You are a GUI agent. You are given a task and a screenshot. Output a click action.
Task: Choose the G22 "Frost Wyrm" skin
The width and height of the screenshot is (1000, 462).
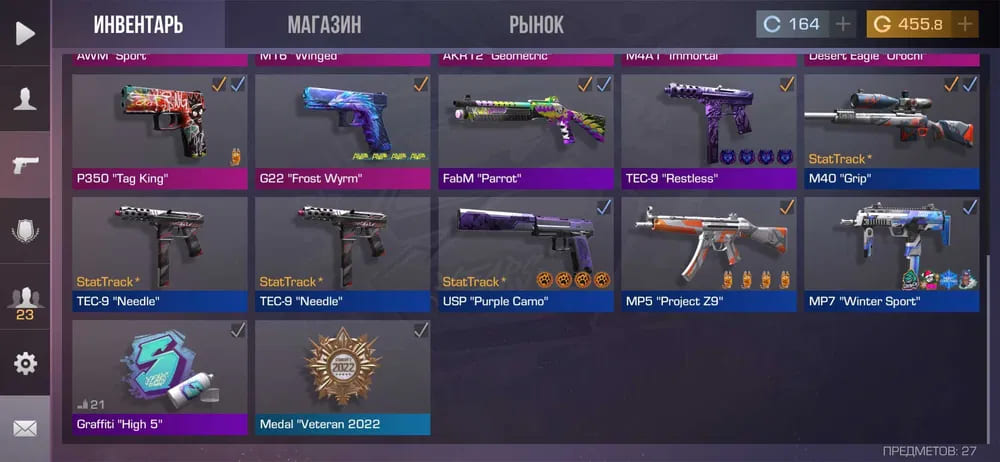pyautogui.click(x=343, y=130)
